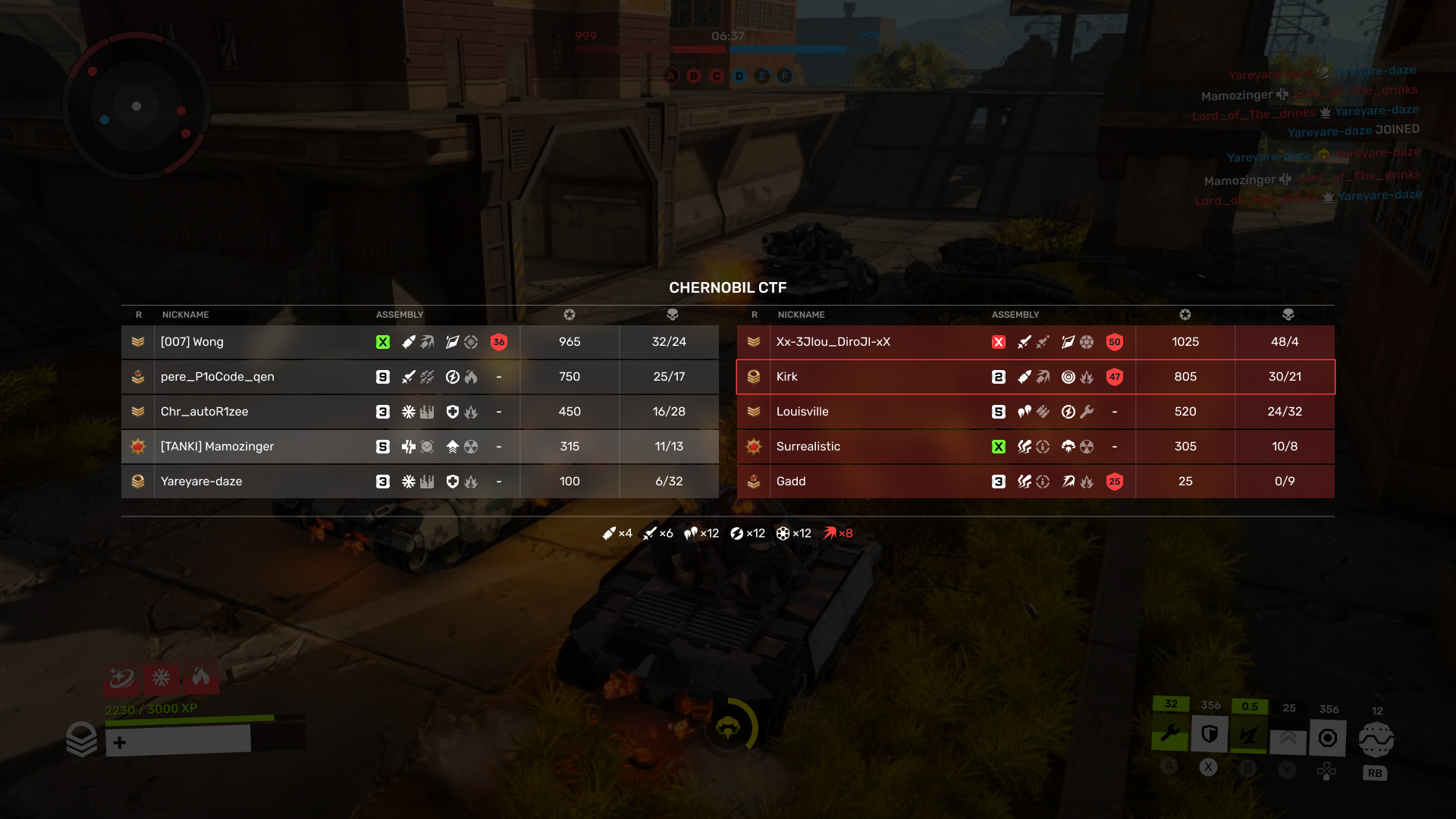The width and height of the screenshot is (1456, 819).
Task: Select the Surrealistic player row
Action: point(1035,447)
